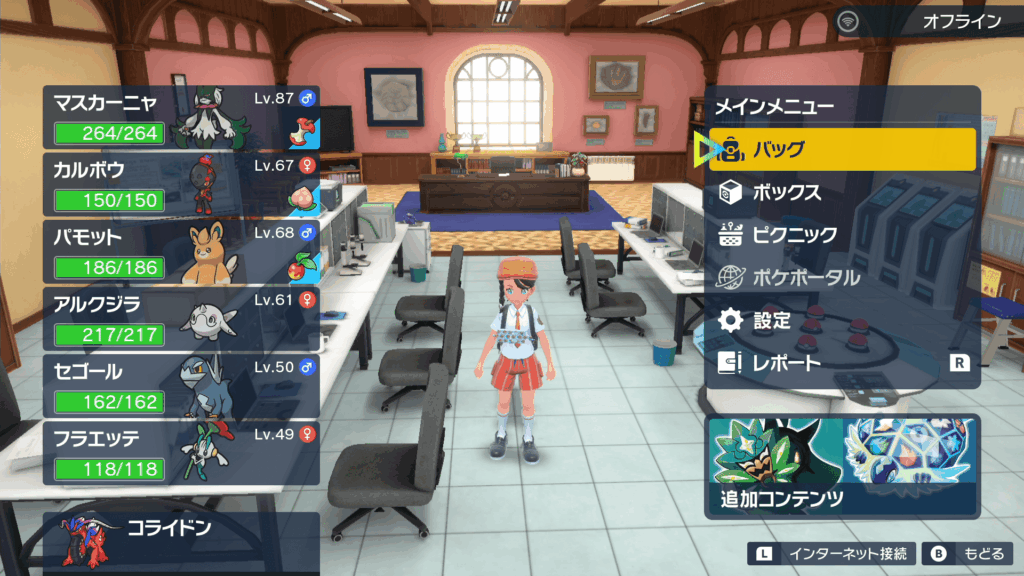Open 設定 (Settings) from the main menu
Viewport: 1024px width, 576px height.
[x=842, y=321]
